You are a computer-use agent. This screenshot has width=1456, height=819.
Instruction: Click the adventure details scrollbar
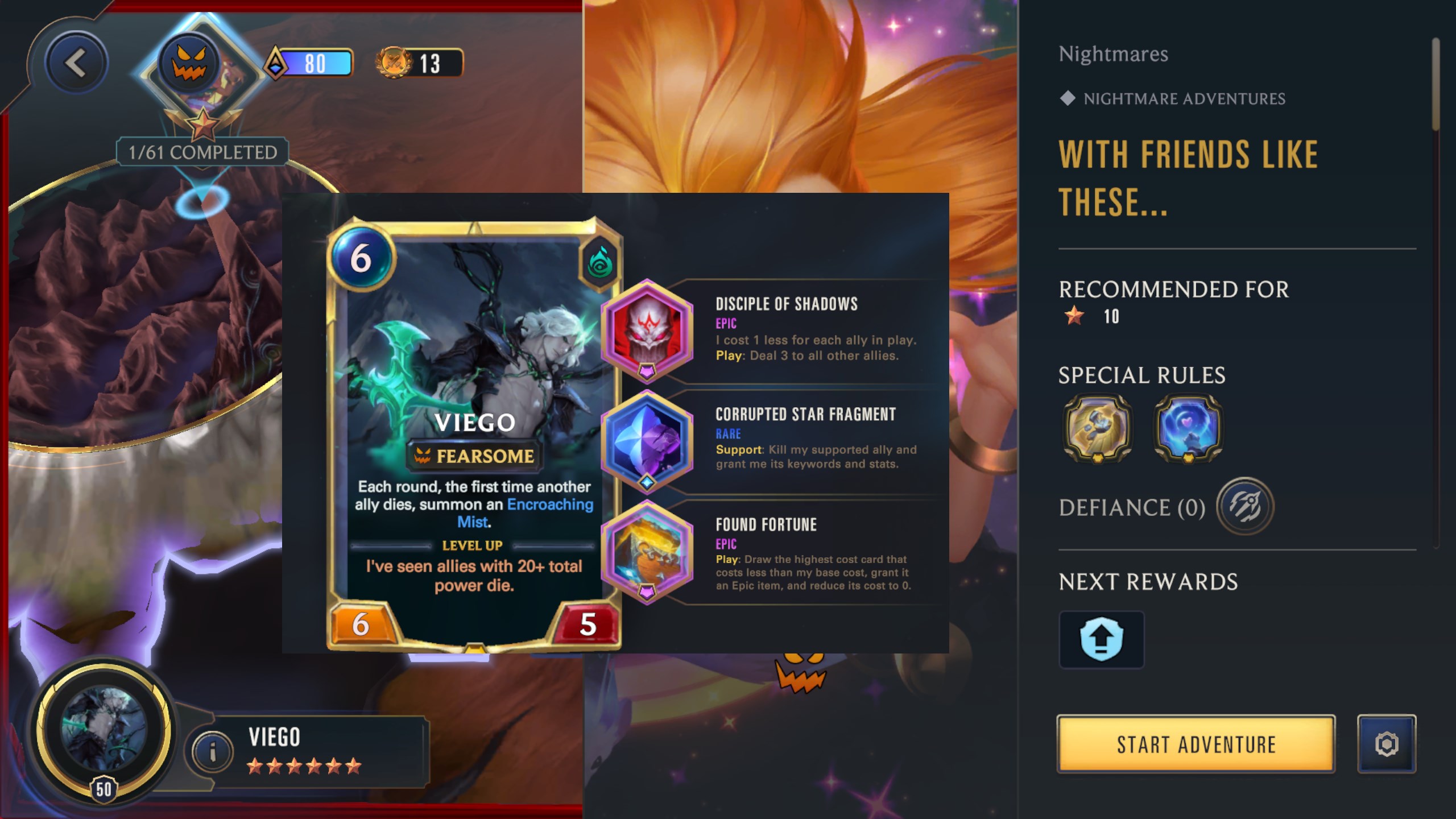click(1436, 85)
